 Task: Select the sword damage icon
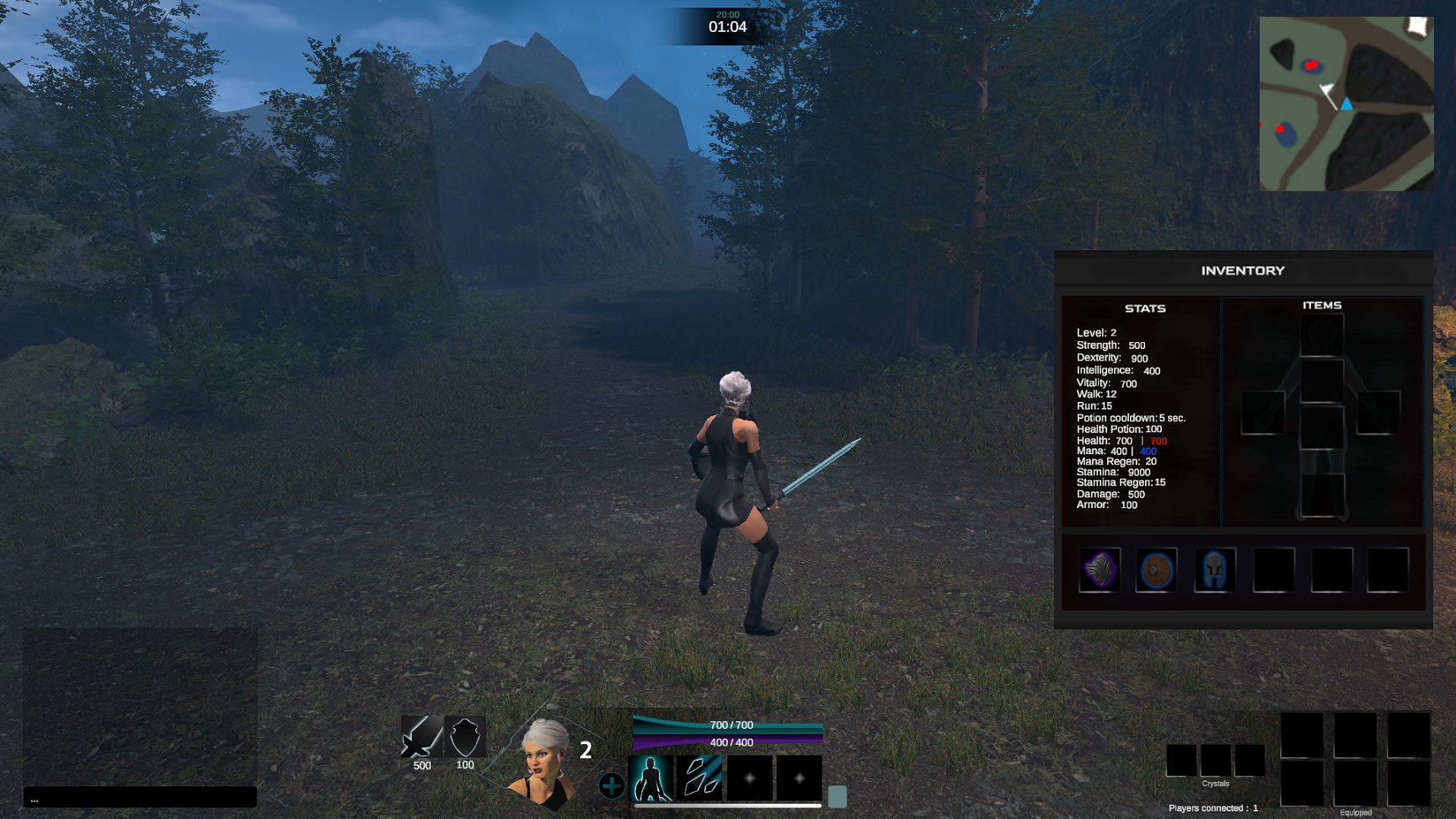click(x=421, y=737)
